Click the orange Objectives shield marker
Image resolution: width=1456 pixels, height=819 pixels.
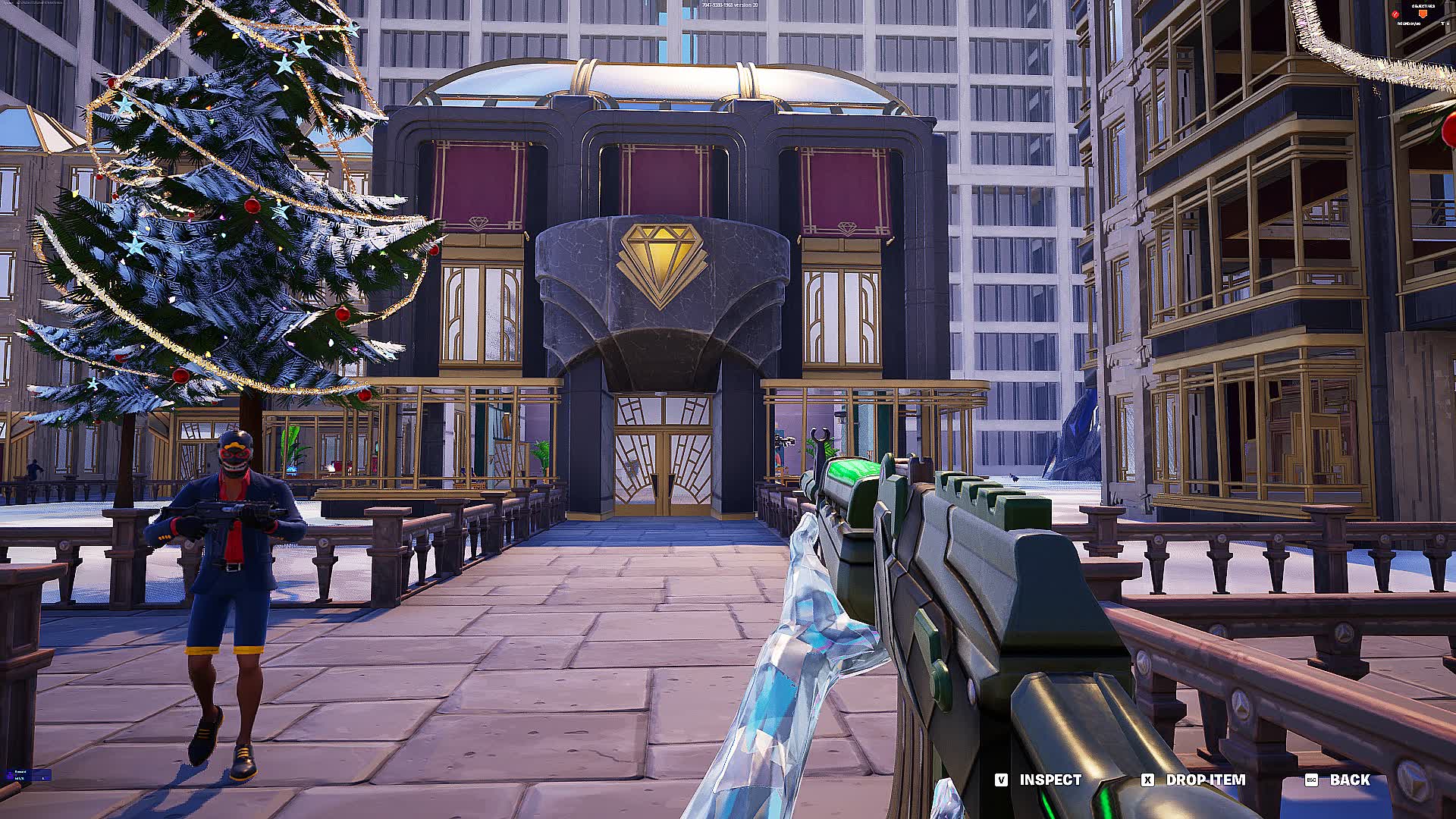click(x=1423, y=14)
